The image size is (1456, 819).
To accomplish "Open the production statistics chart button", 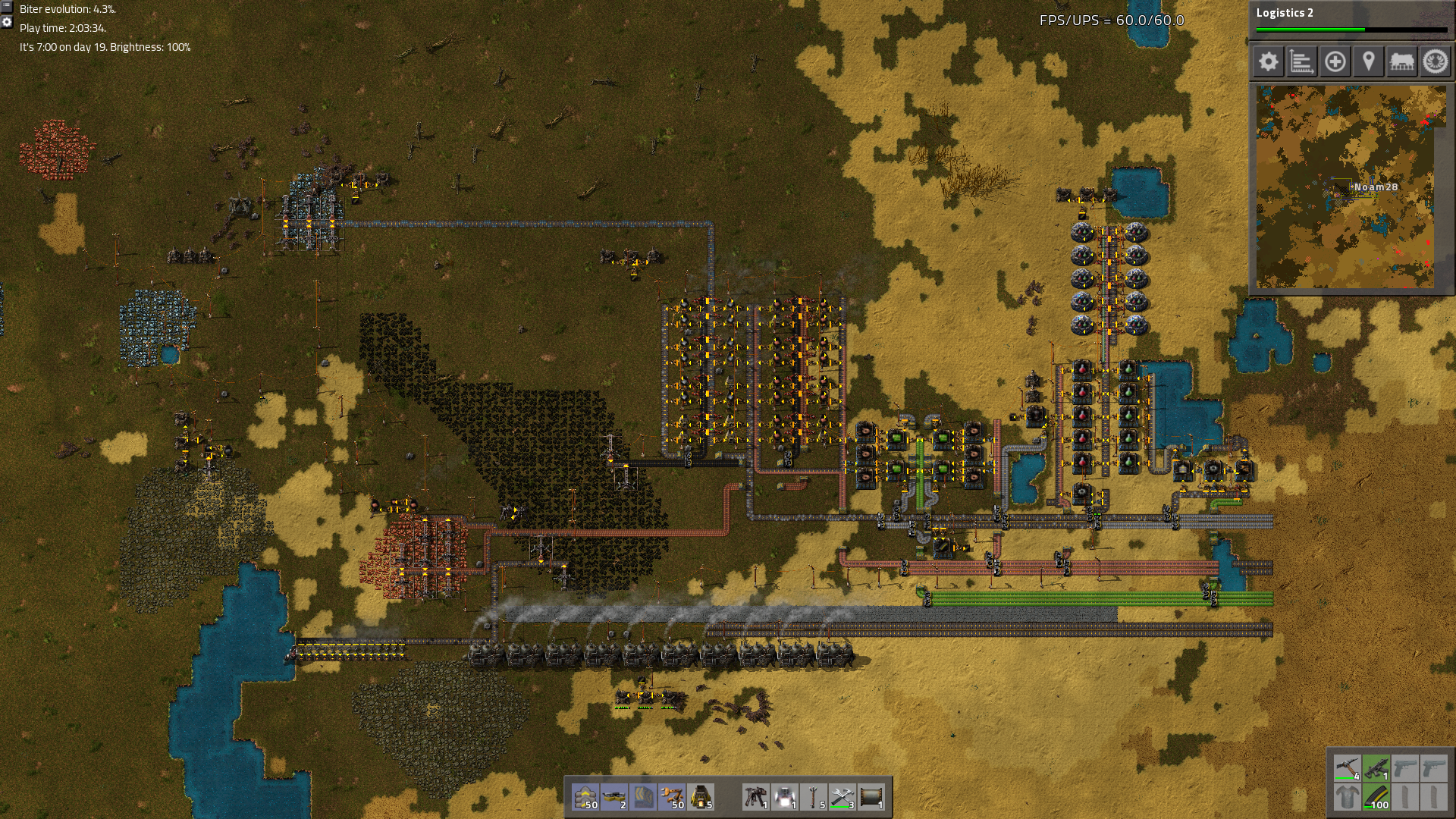I will tap(1301, 61).
